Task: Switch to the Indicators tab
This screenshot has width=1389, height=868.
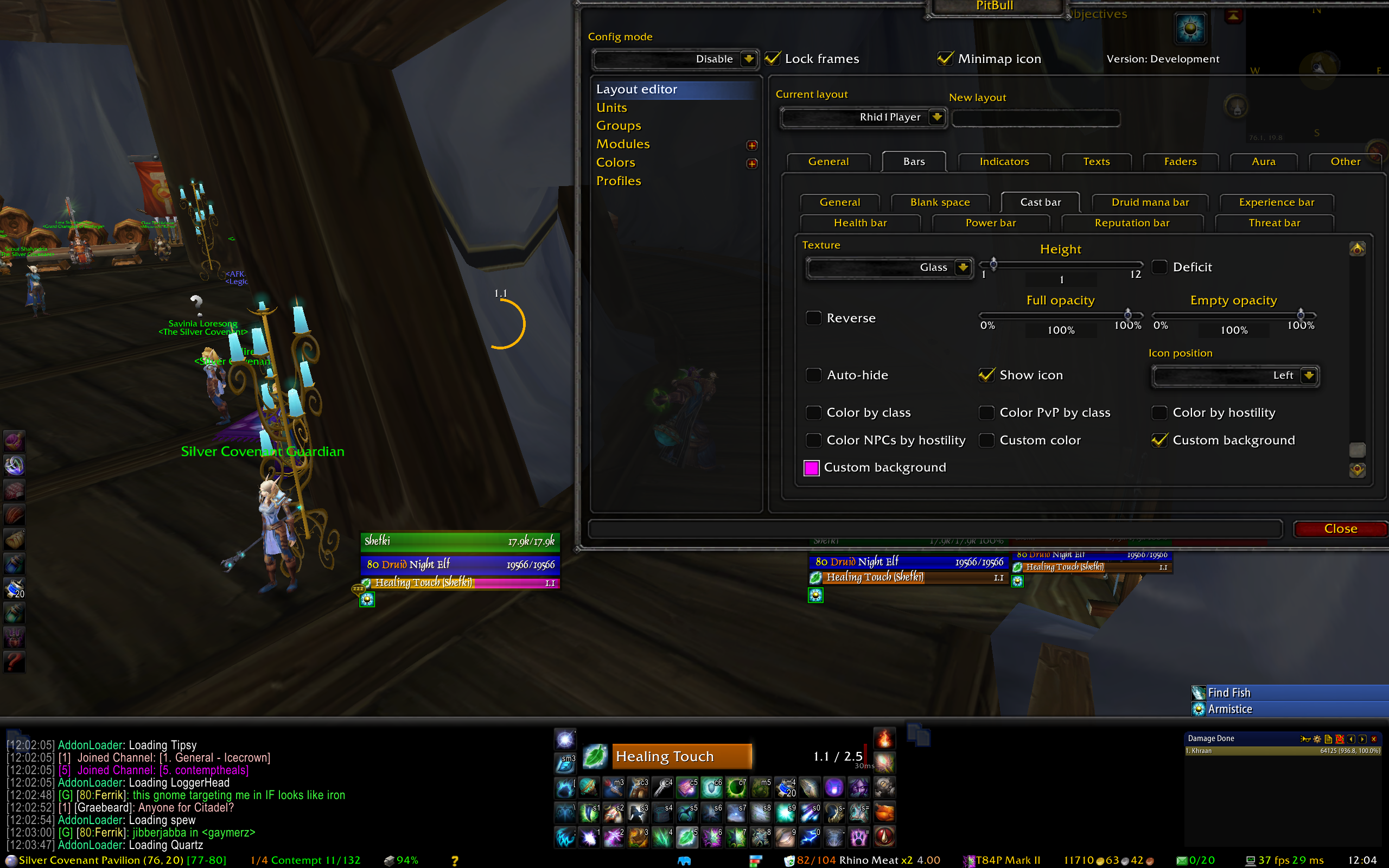Action: pos(1004,162)
